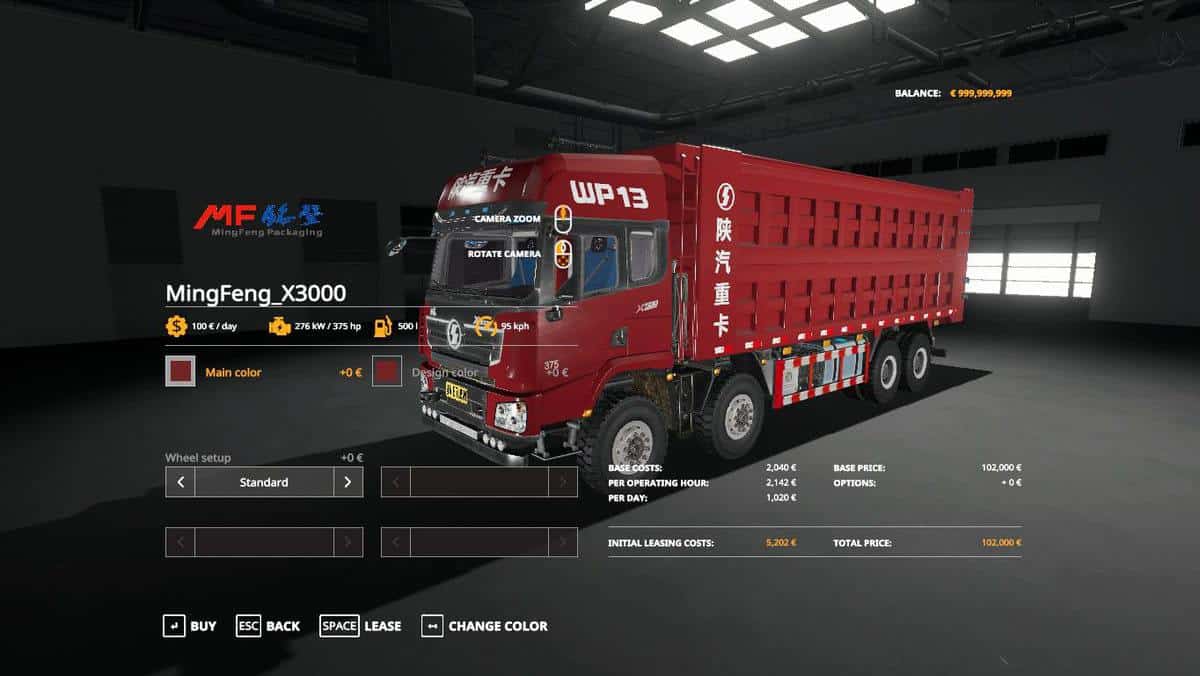Select next Wheel setup option
This screenshot has width=1200, height=676.
coord(348,482)
